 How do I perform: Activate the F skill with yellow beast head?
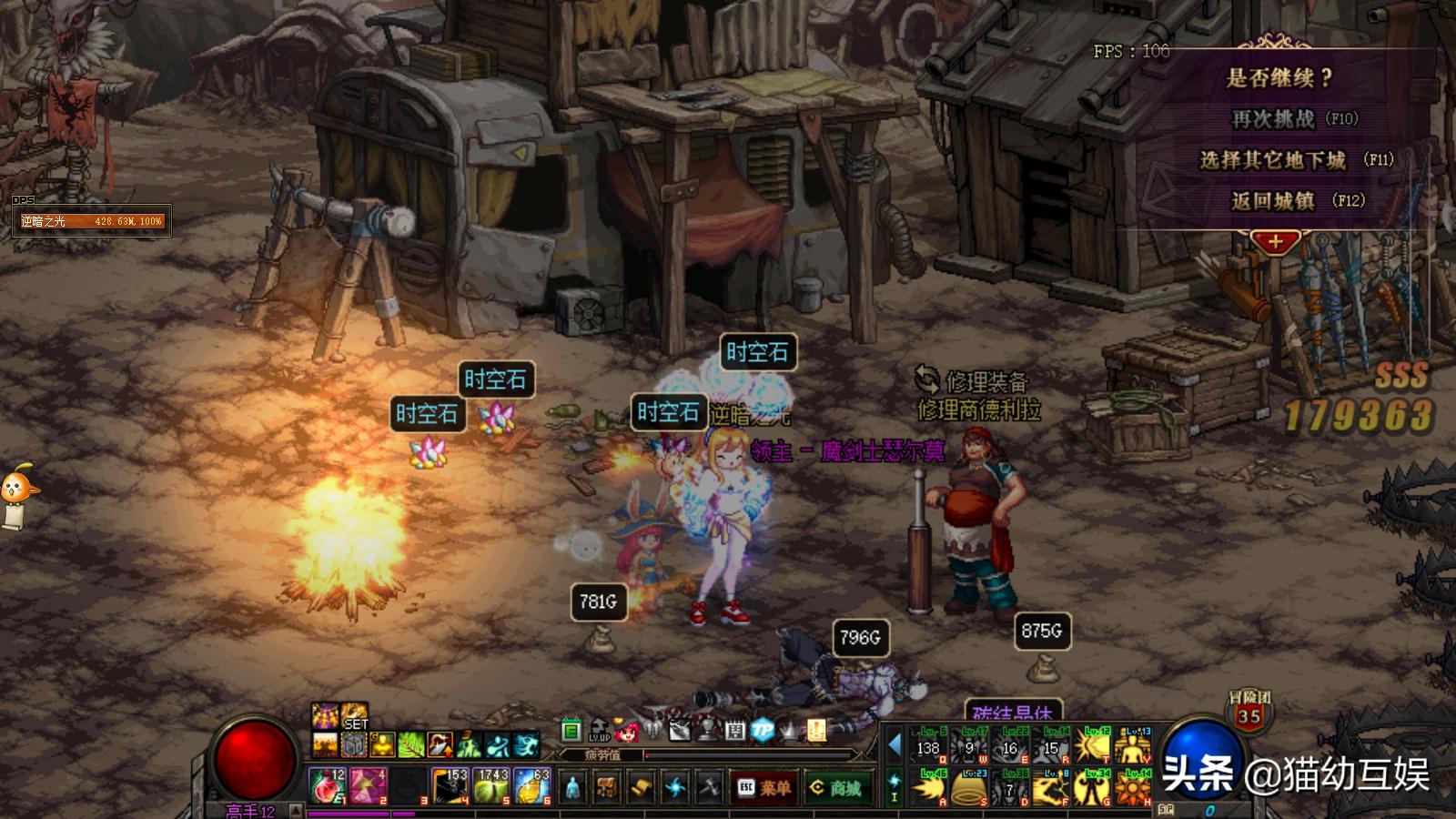1052,787
